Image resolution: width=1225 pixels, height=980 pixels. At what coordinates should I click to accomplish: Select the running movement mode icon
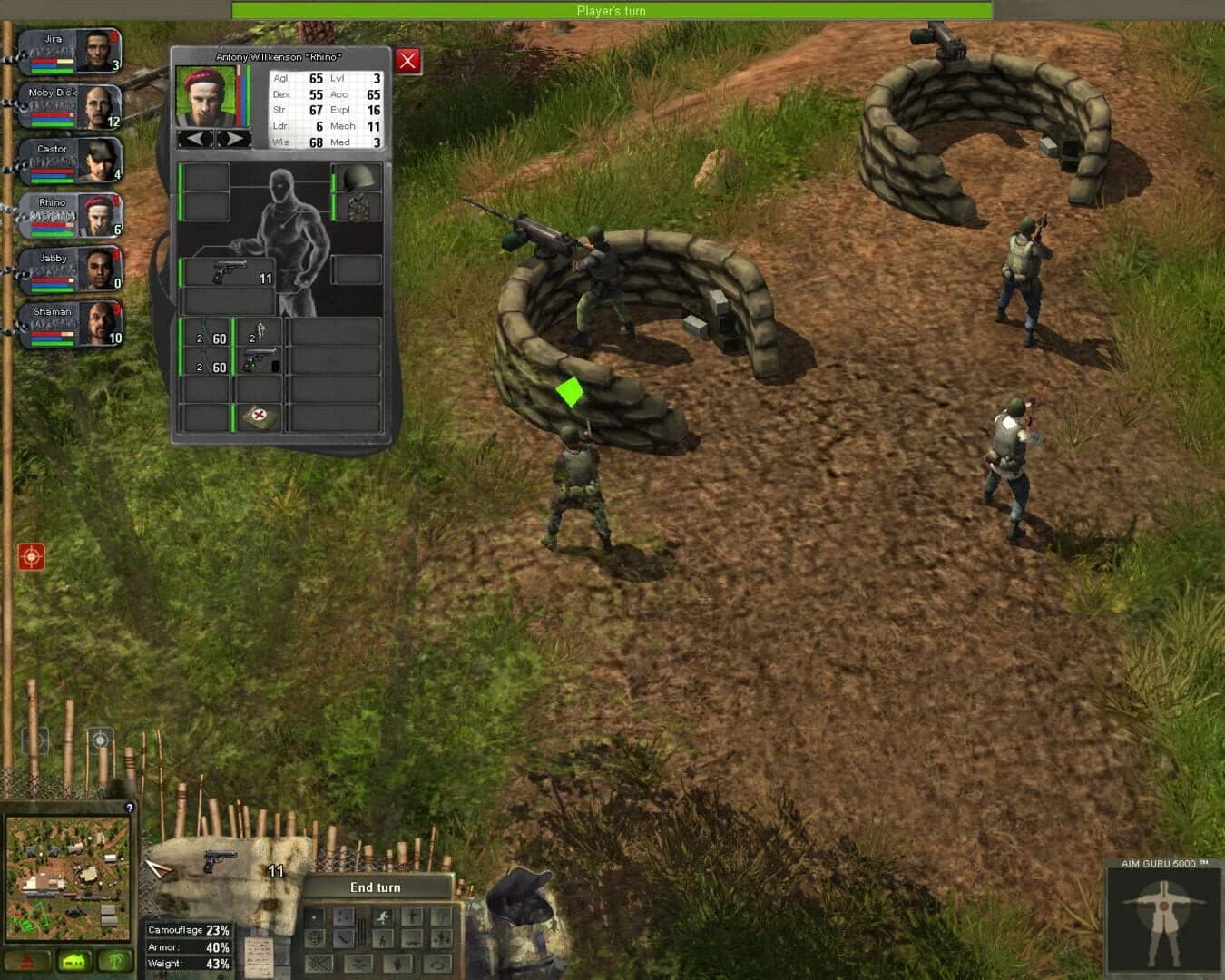point(383,916)
